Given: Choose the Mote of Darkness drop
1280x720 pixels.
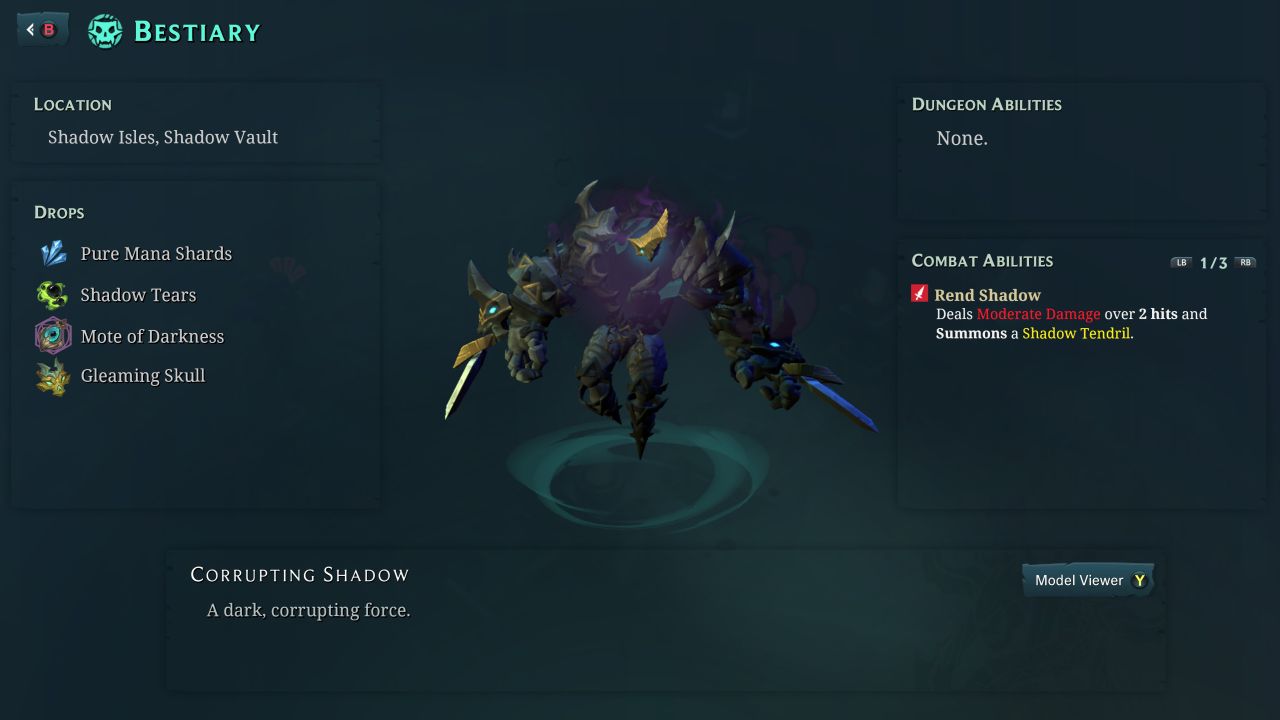Looking at the screenshot, I should 152,336.
